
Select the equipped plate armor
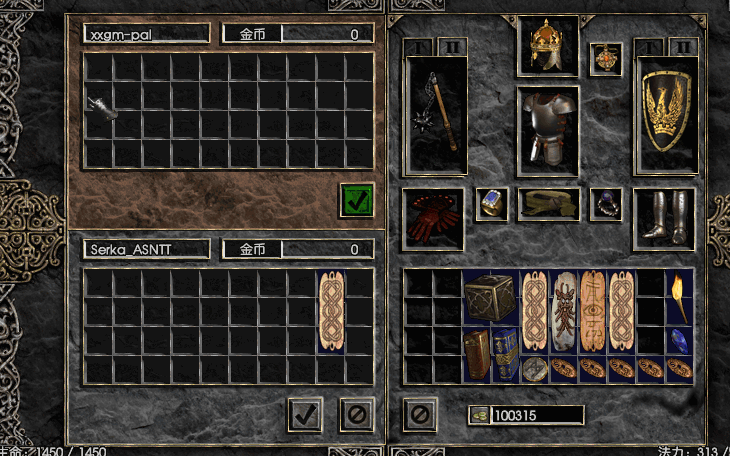click(548, 128)
